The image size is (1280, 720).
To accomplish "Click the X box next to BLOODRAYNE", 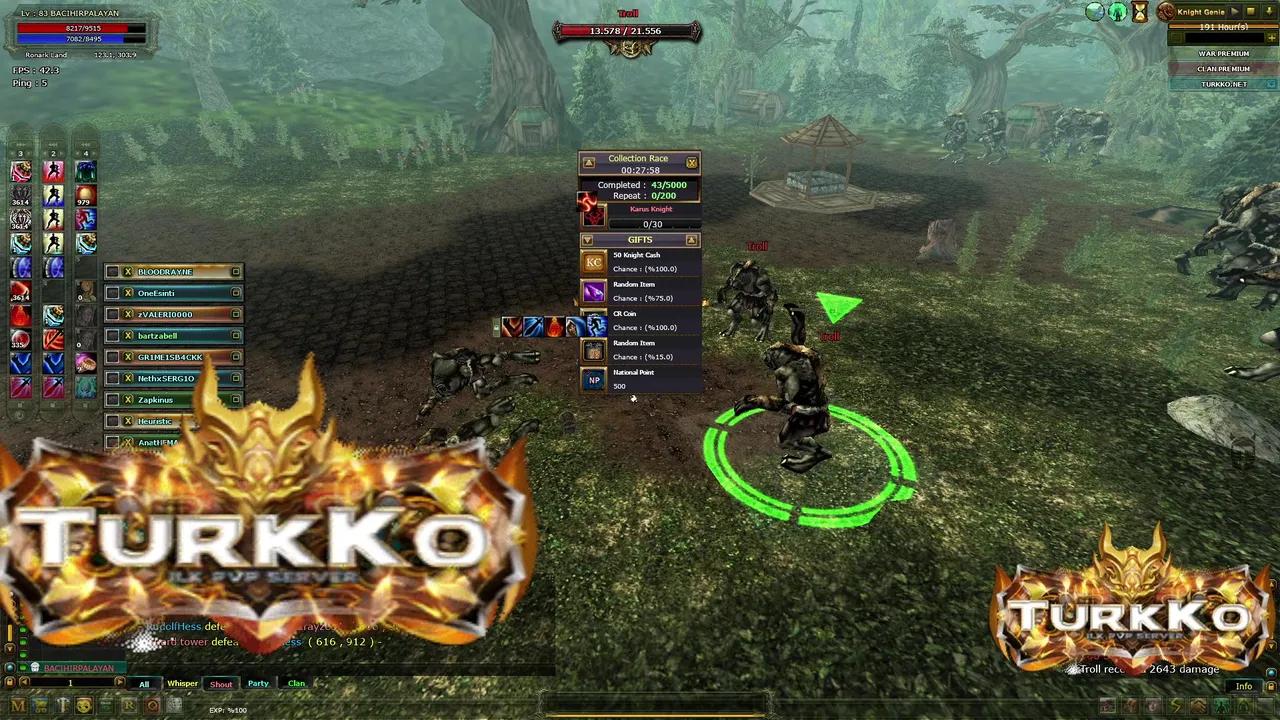I will (127, 271).
